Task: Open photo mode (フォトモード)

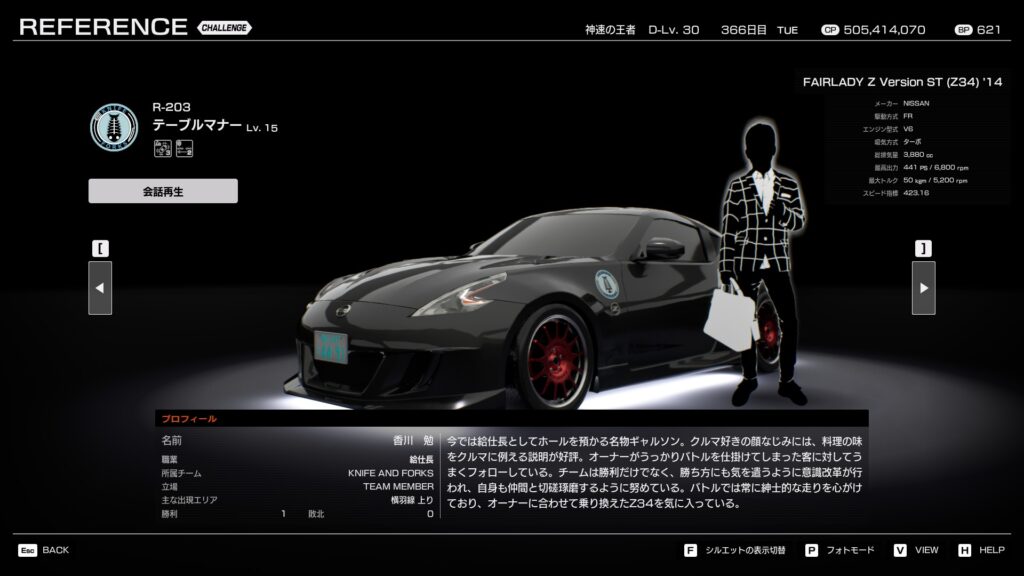Action: (x=839, y=550)
